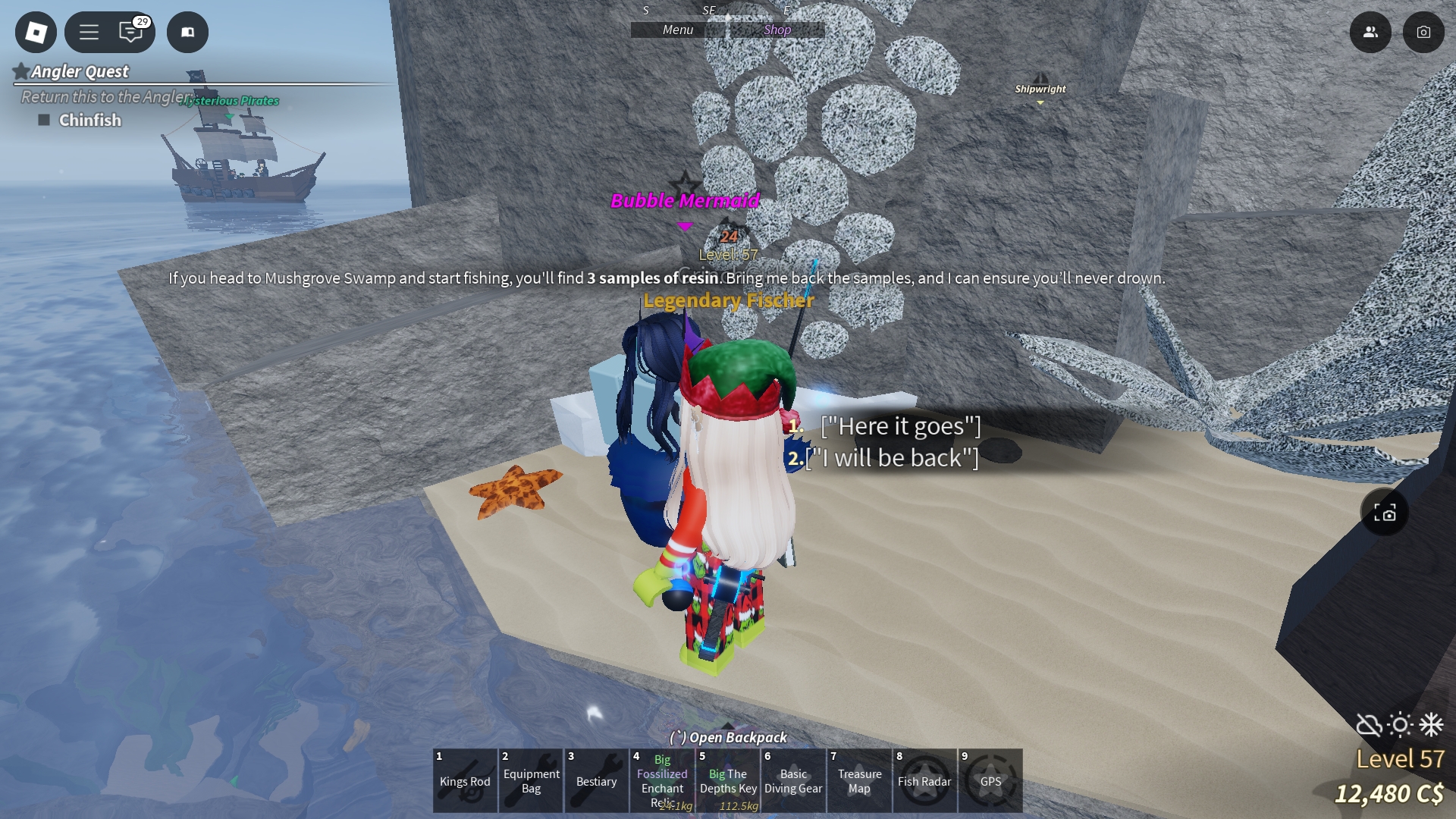Select the GPS in slot 9

[990, 780]
